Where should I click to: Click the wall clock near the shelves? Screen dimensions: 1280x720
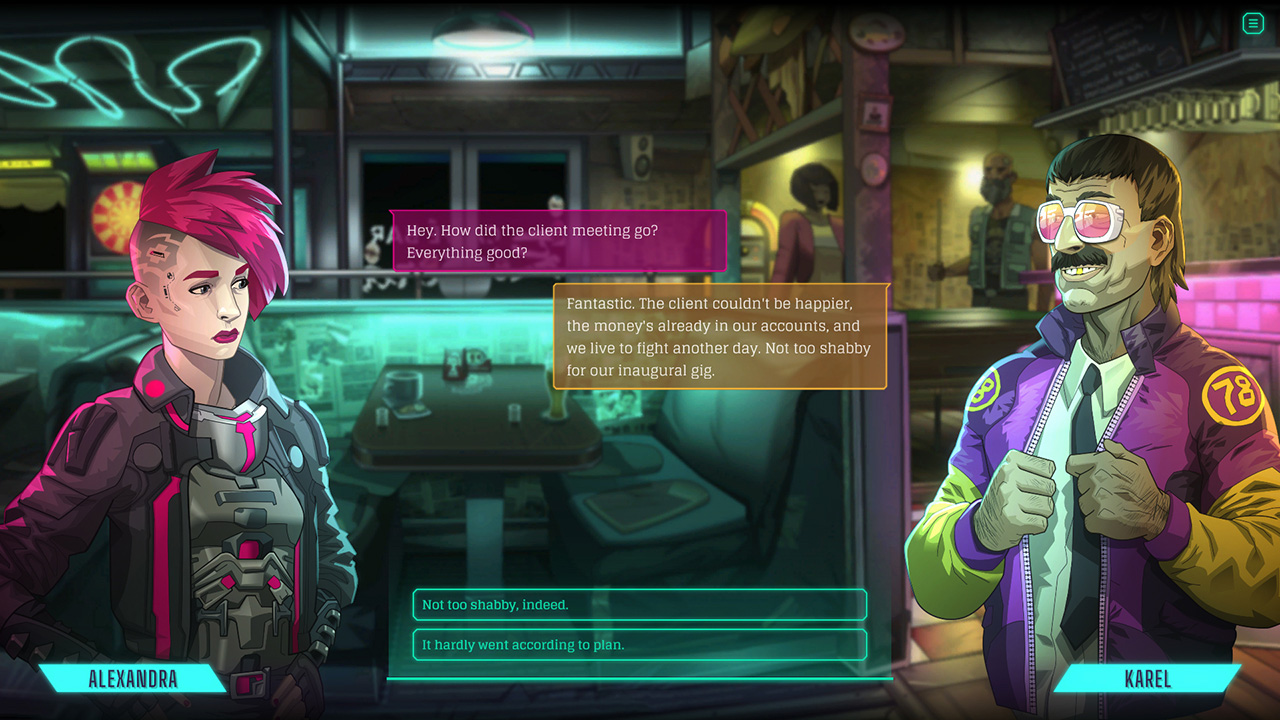pos(872,167)
